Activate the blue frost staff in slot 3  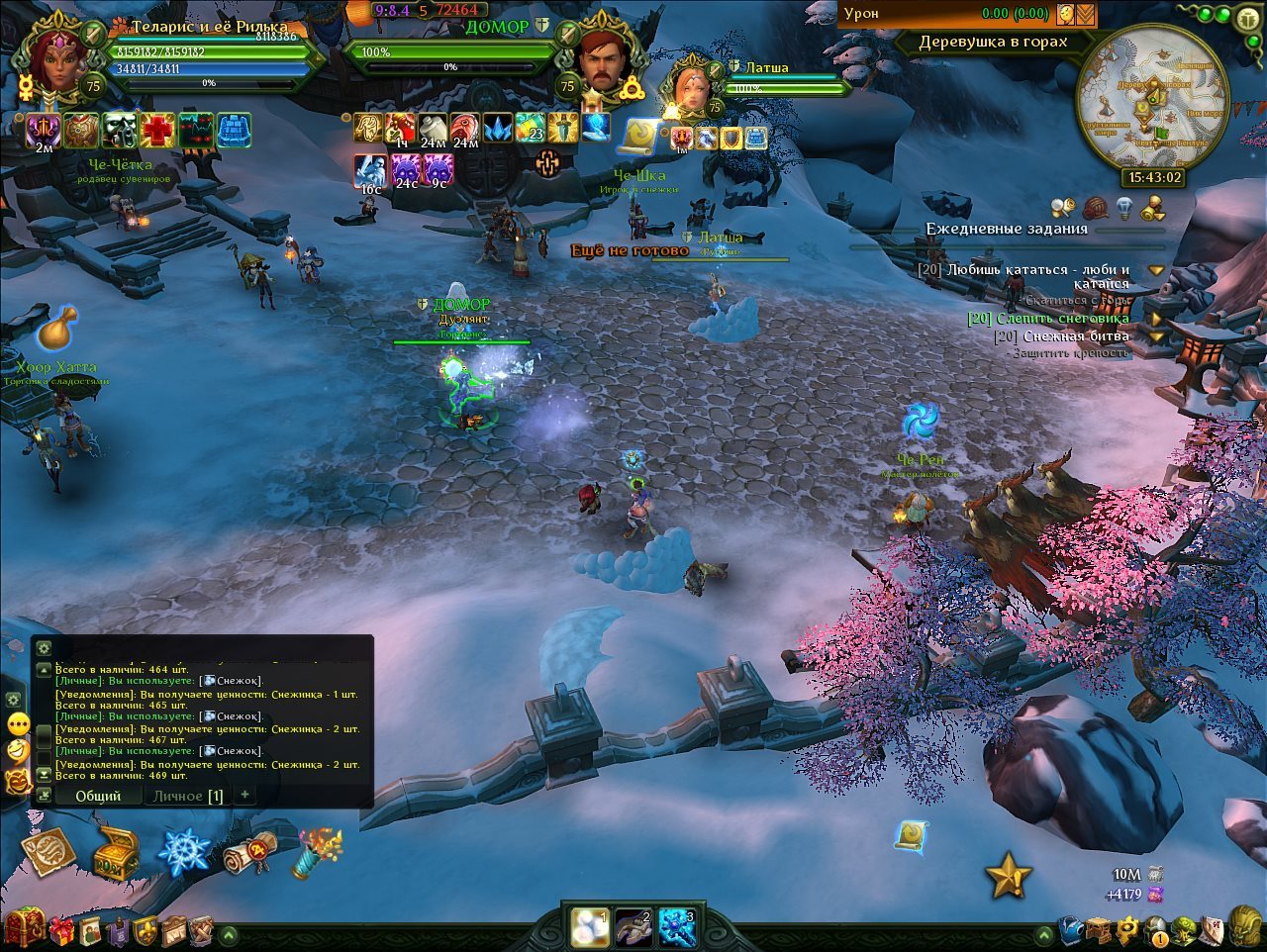click(677, 928)
